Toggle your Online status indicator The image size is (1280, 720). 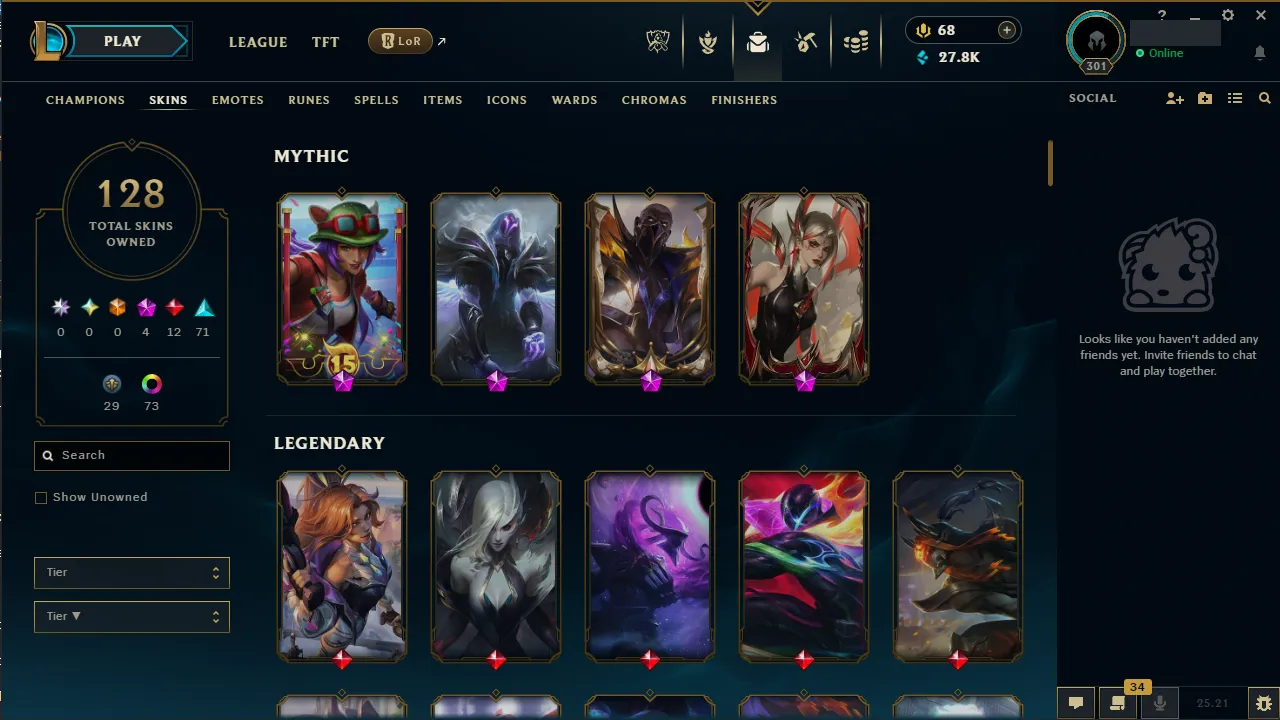(x=1160, y=53)
